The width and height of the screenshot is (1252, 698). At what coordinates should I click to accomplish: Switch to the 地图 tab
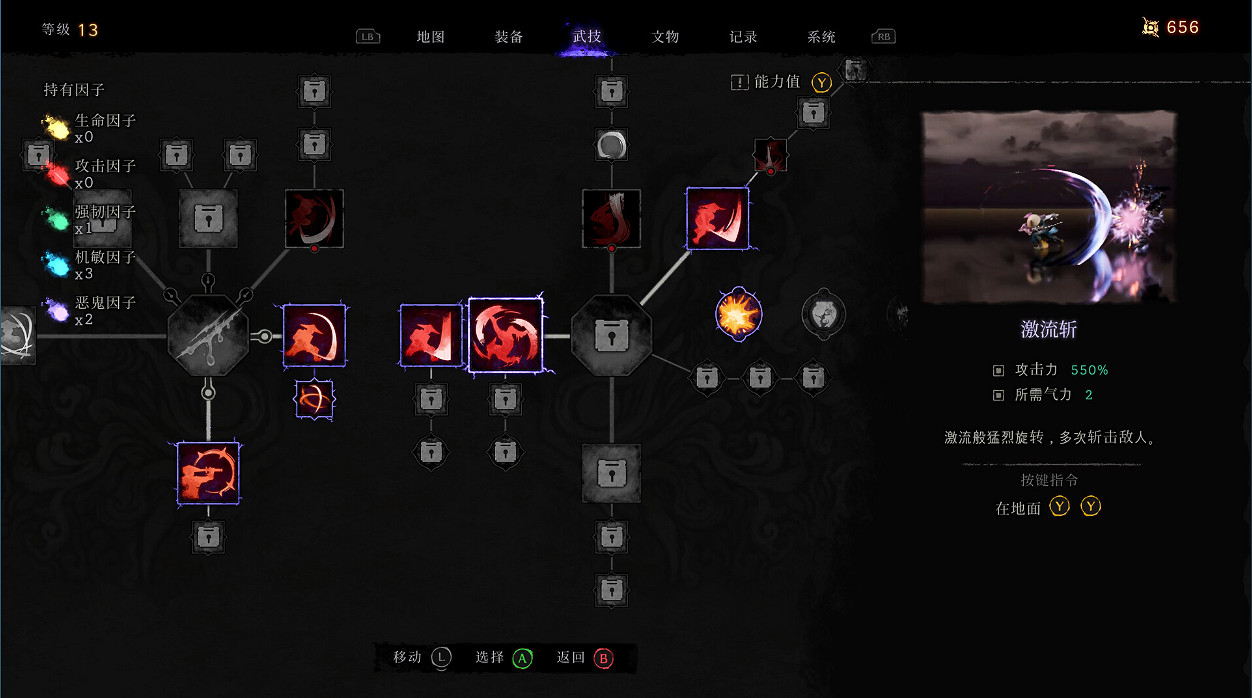[x=430, y=37]
